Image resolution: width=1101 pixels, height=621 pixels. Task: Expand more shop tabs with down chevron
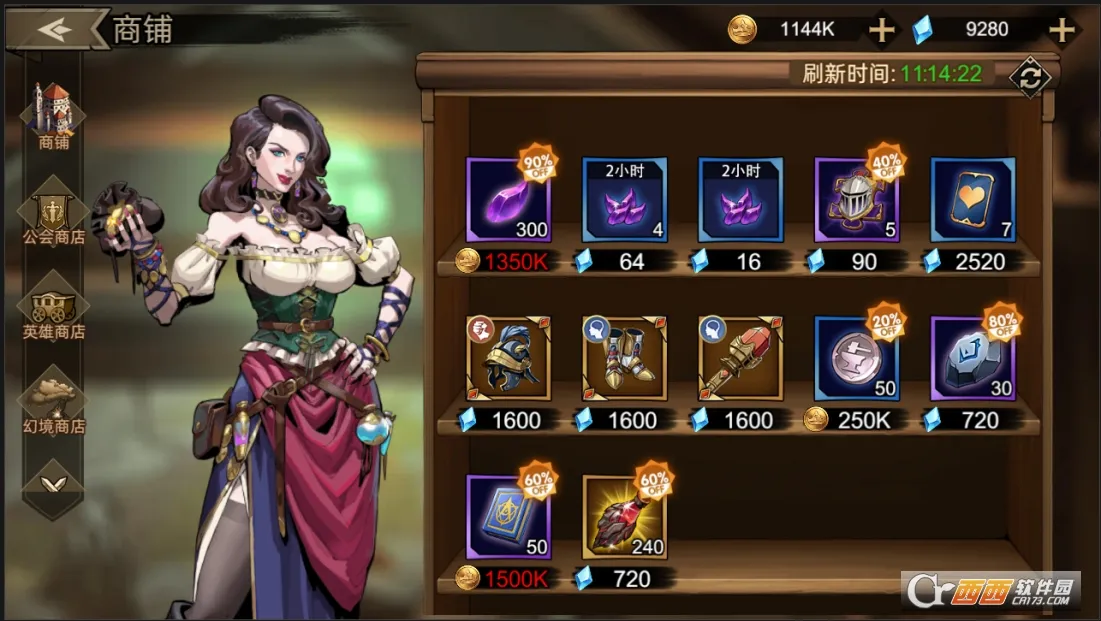pos(54,483)
